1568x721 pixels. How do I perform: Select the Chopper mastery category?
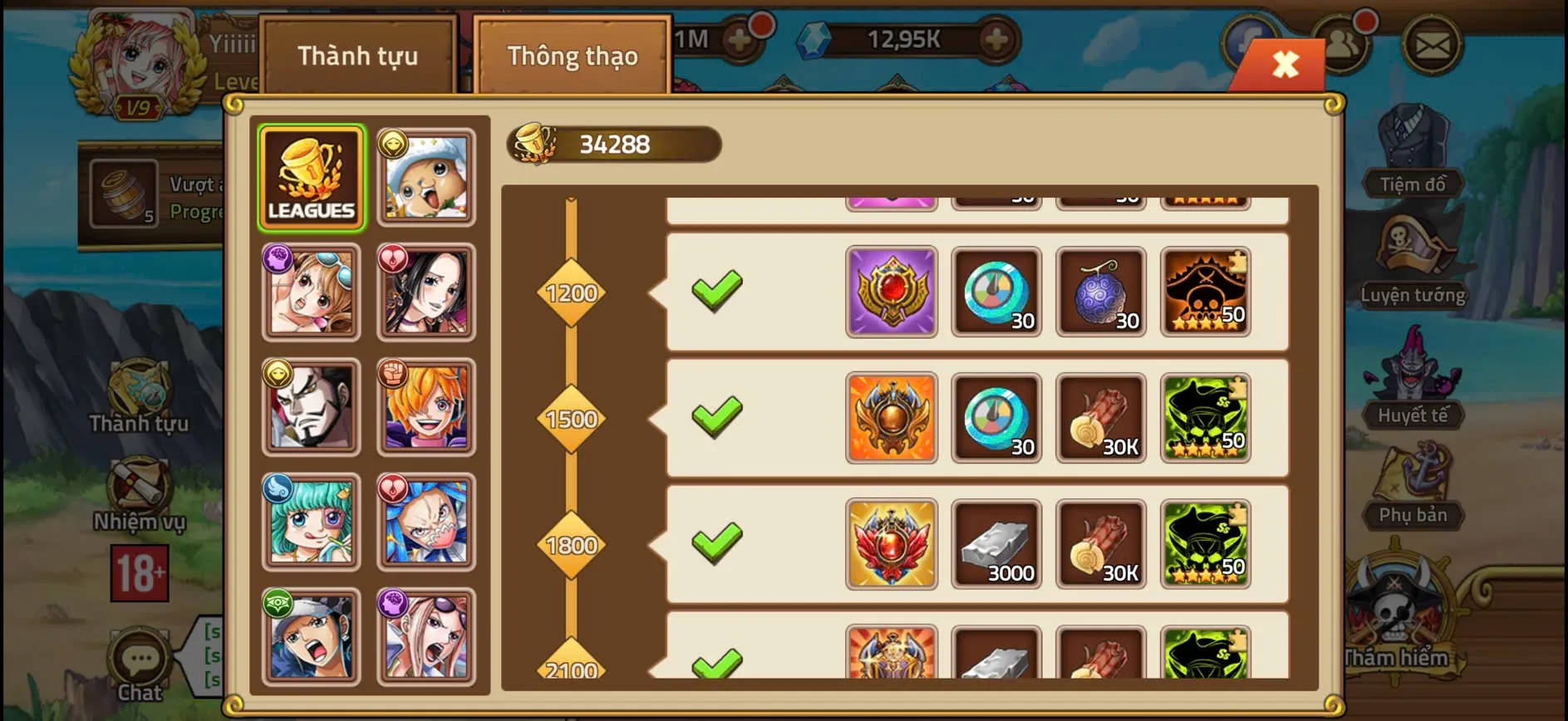pyautogui.click(x=426, y=174)
